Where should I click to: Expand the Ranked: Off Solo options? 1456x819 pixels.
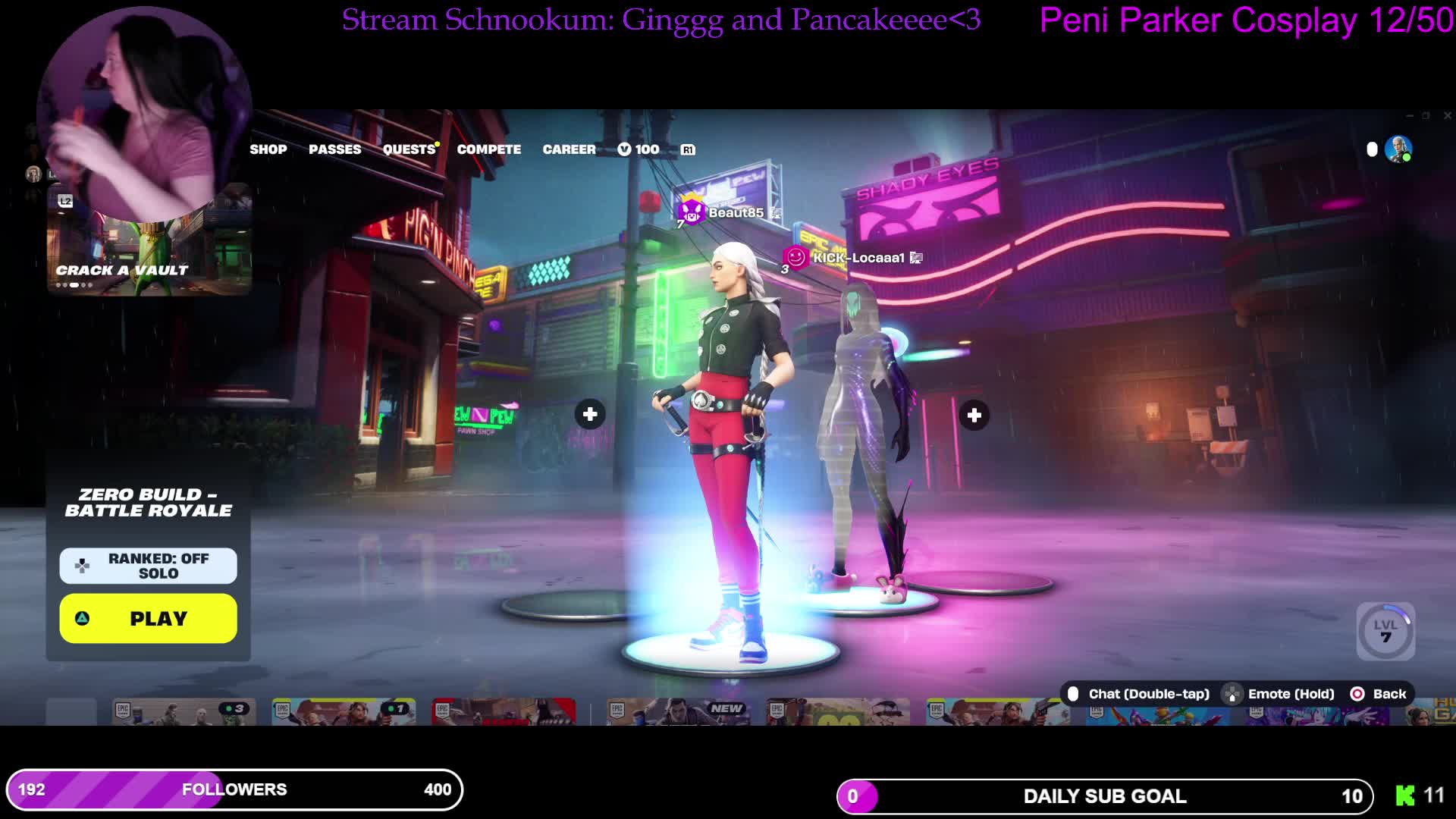click(x=148, y=565)
